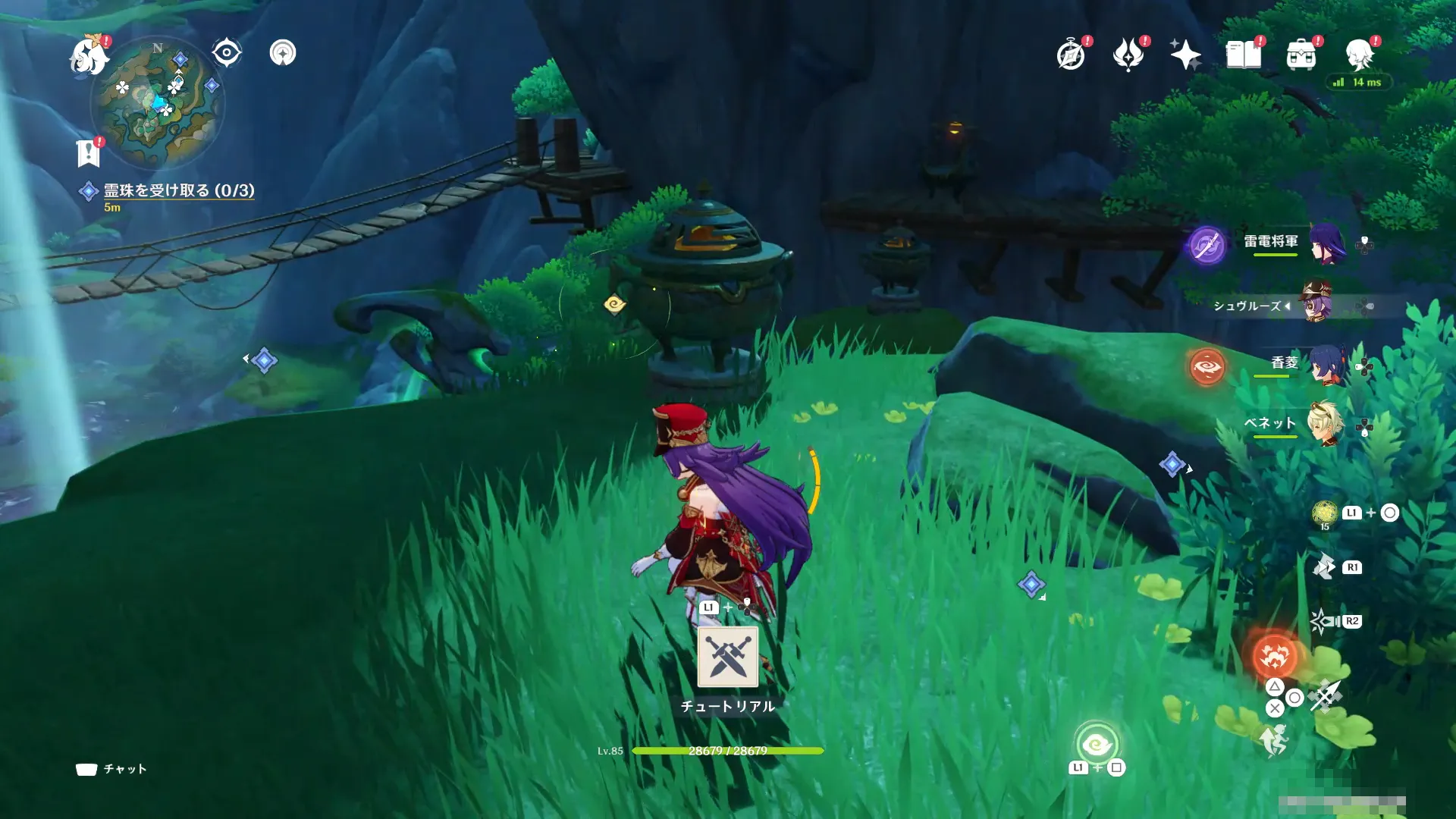The image size is (1456, 819).
Task: Use the green swirl gadget icon
Action: (1097, 745)
